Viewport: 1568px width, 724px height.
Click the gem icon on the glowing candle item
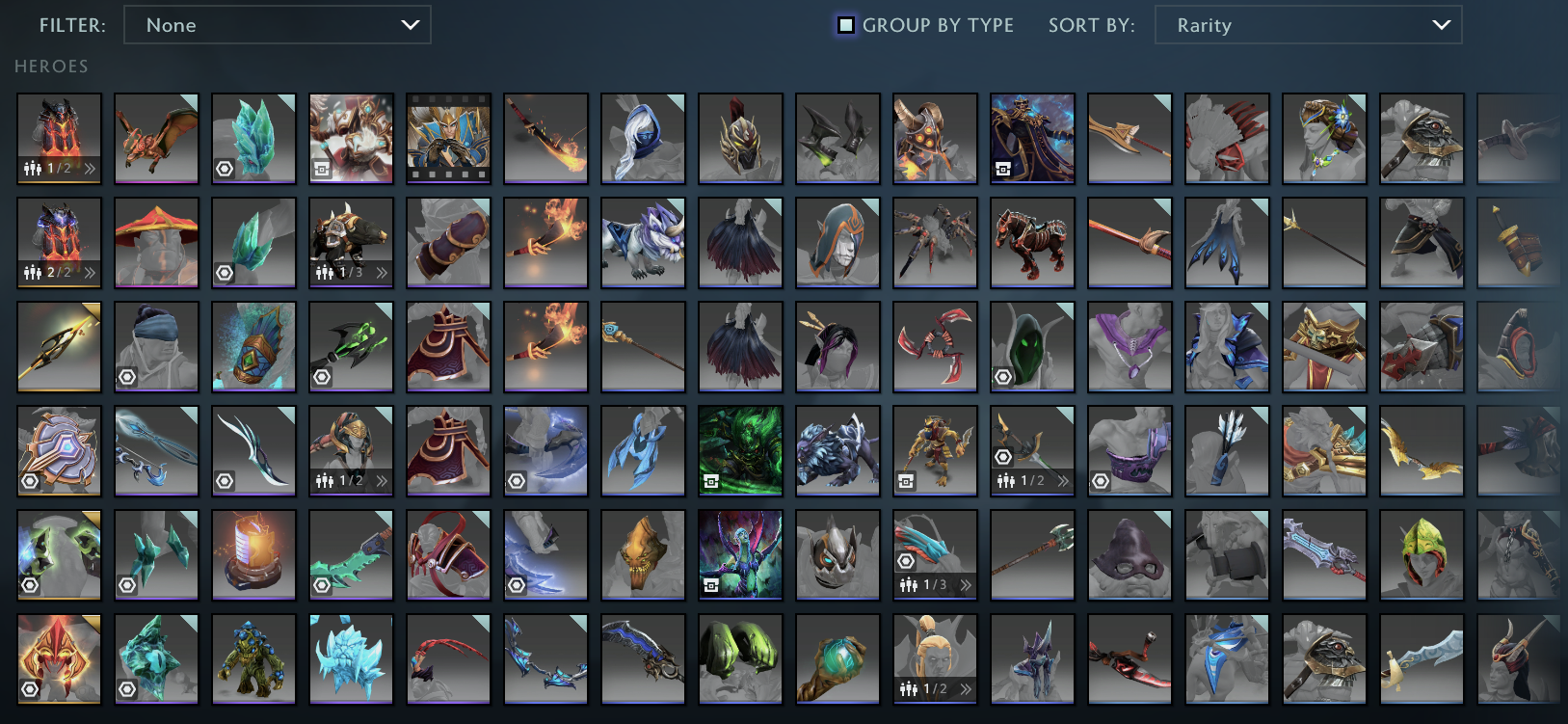pos(225,585)
